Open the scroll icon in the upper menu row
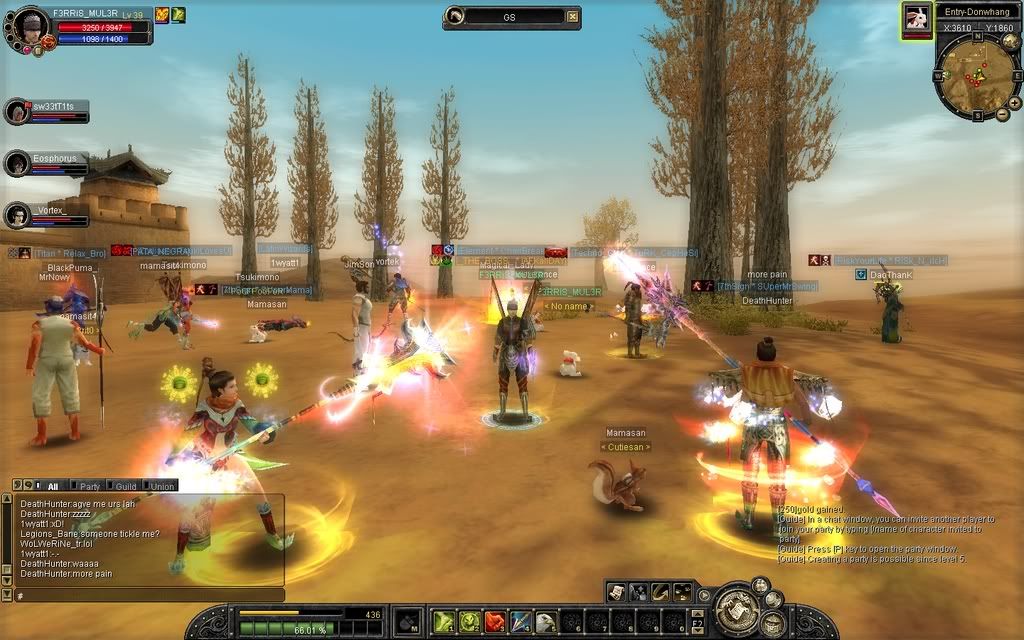The height and width of the screenshot is (640, 1024). pos(617,592)
